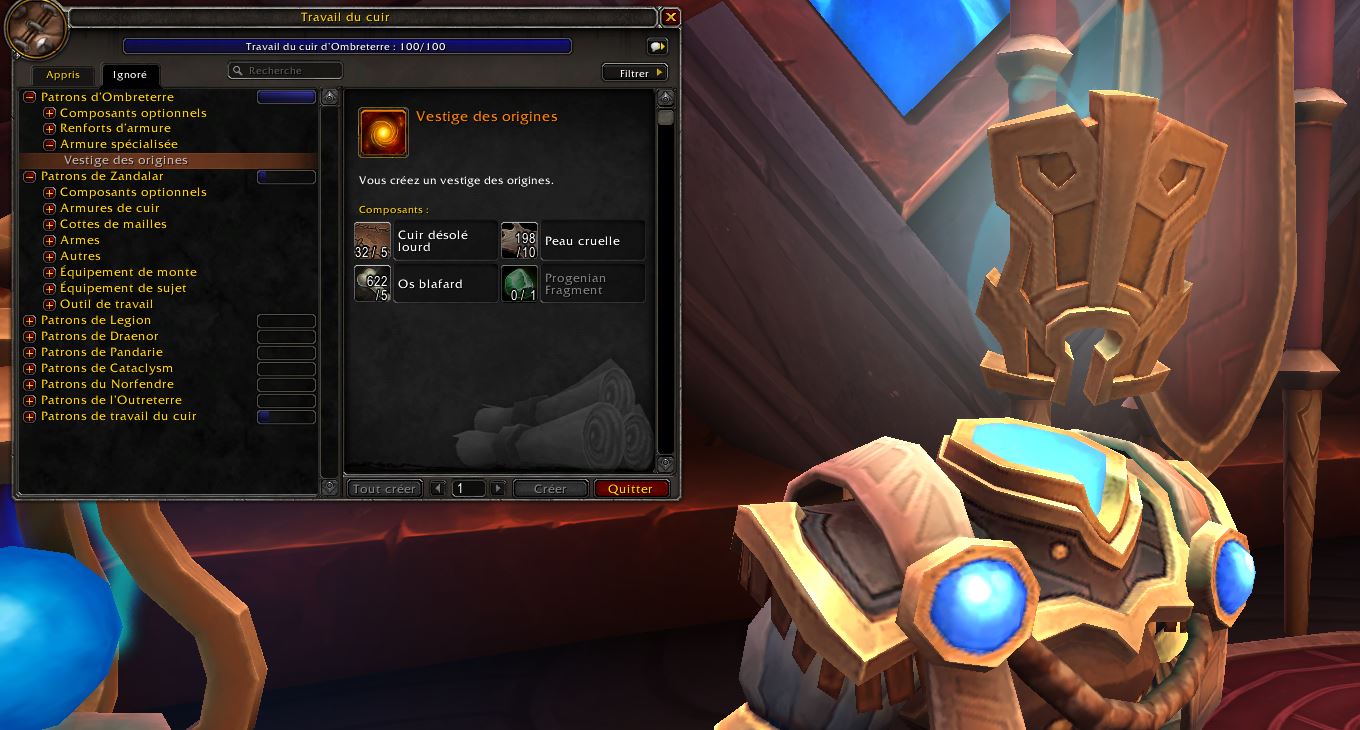Expand the Renforts d'armure subcategory
The height and width of the screenshot is (730, 1360).
click(x=49, y=129)
